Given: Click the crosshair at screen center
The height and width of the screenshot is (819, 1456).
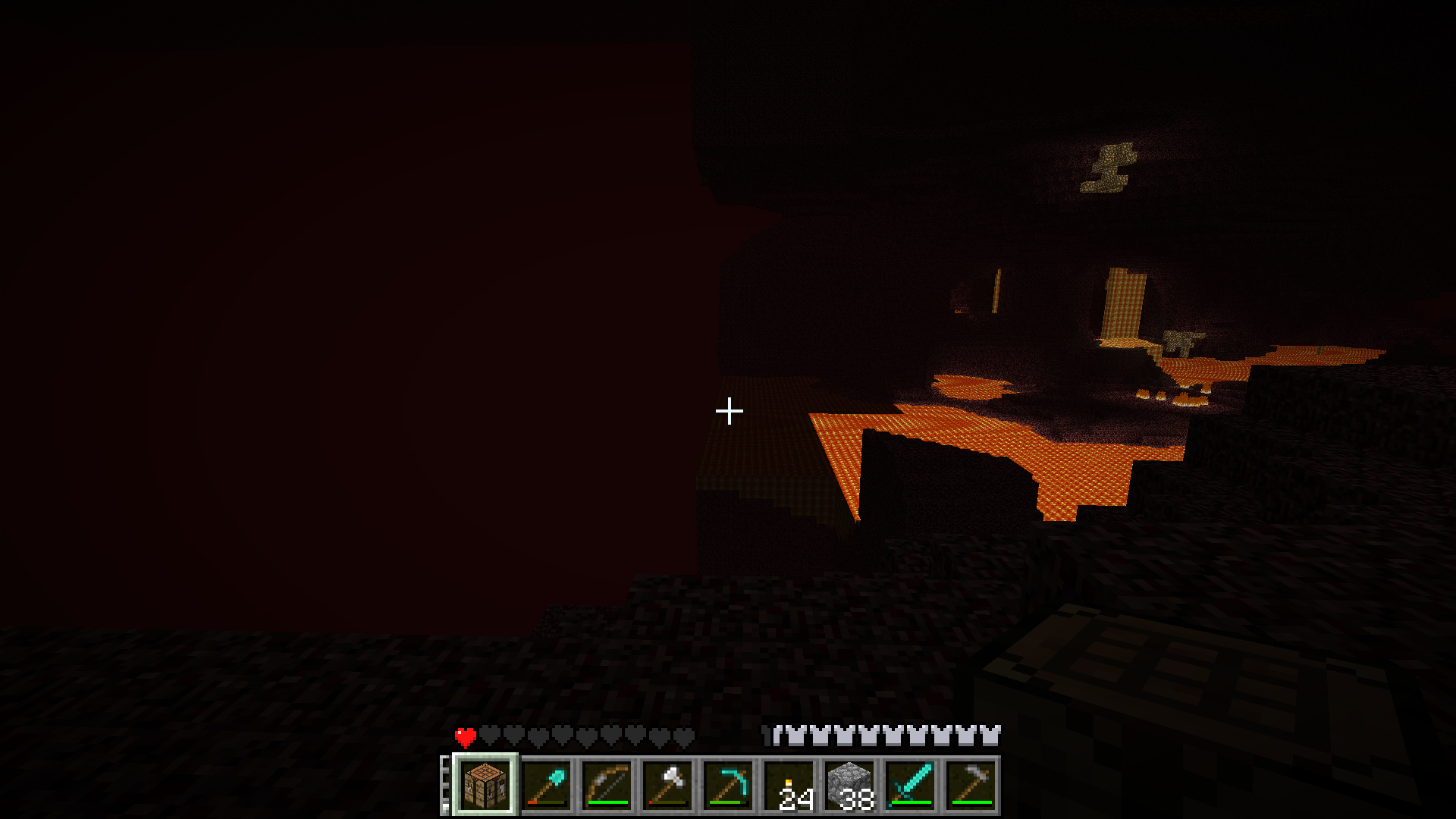Looking at the screenshot, I should pos(728,409).
